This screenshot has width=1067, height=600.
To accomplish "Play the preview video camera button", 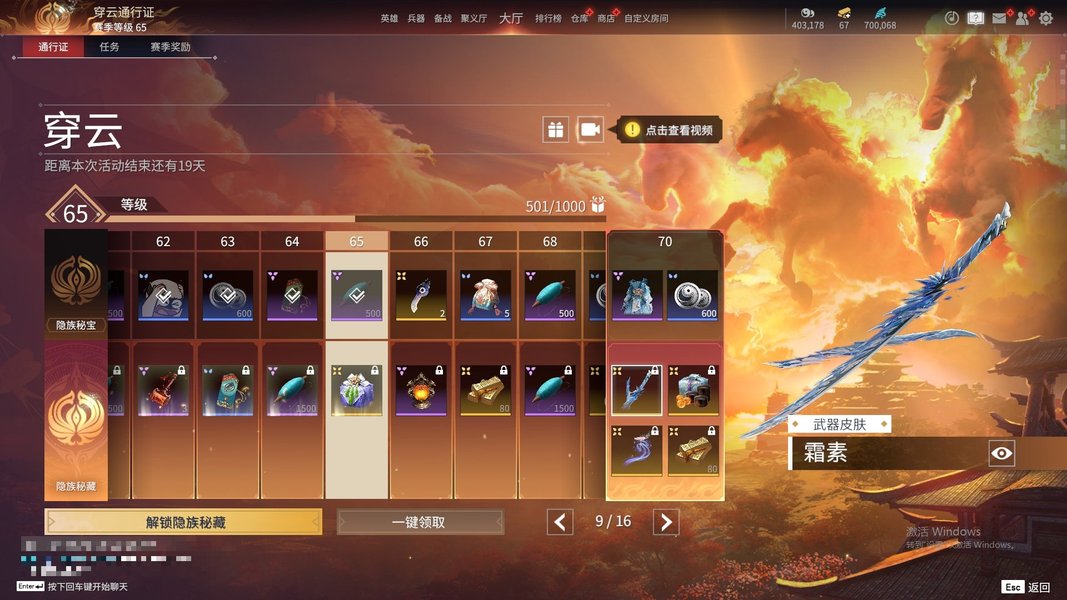I will [x=591, y=129].
